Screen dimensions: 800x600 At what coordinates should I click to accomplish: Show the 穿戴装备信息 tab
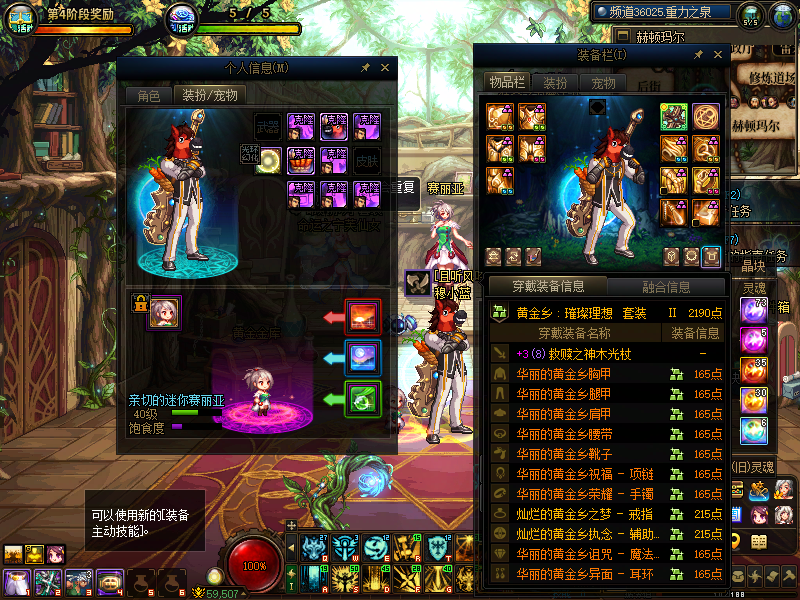click(547, 286)
